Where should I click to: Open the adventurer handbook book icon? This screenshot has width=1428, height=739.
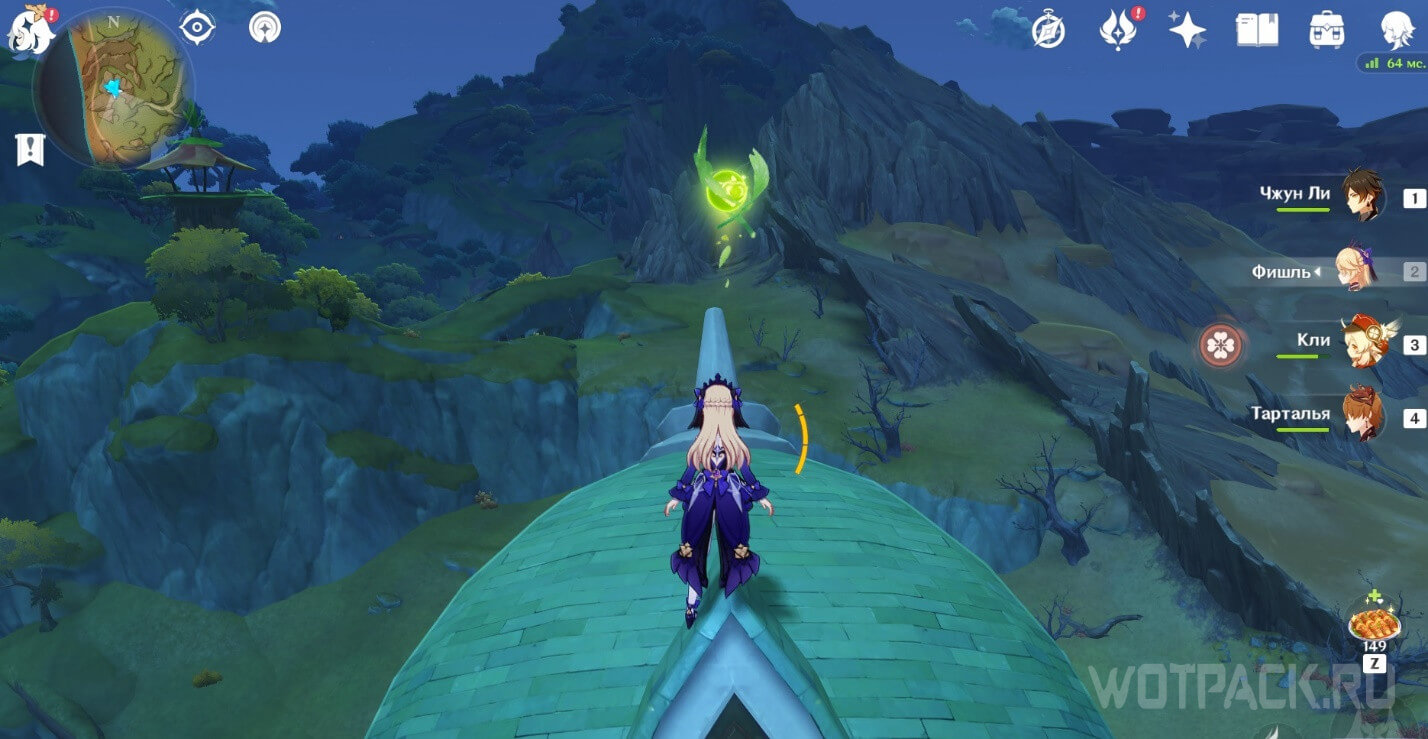click(1257, 30)
